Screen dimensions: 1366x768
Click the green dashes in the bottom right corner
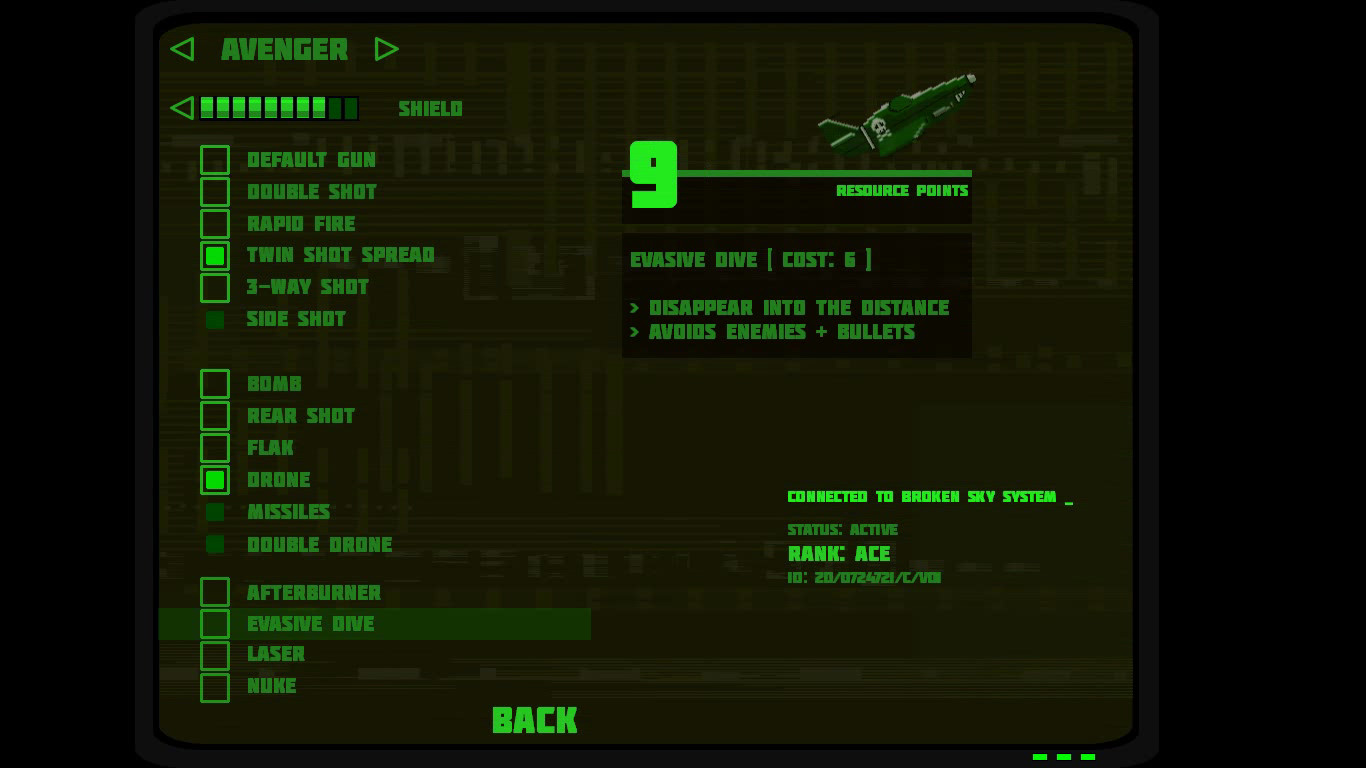point(1063,757)
